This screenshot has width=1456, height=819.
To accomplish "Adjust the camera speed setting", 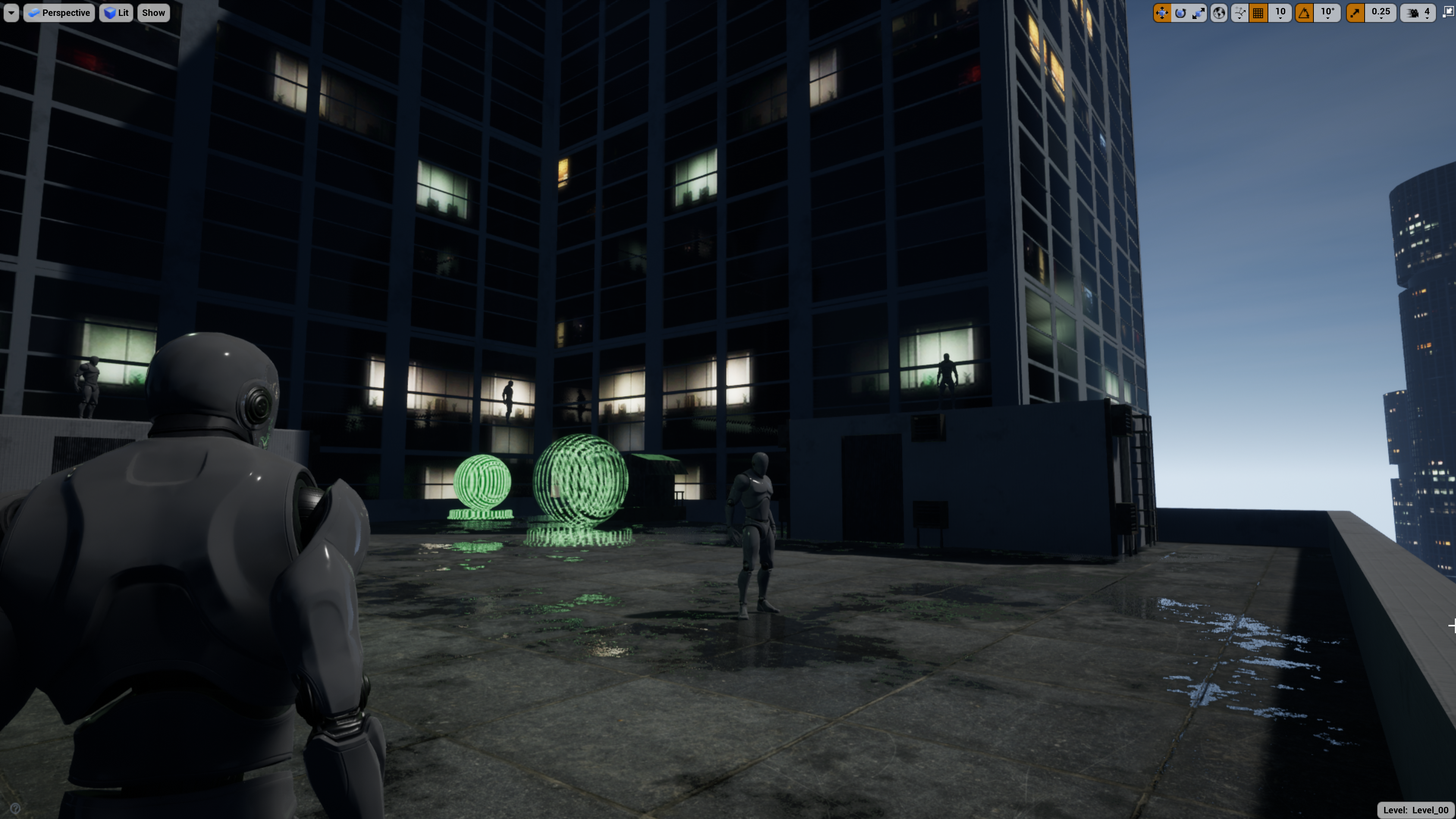I will tap(1418, 13).
